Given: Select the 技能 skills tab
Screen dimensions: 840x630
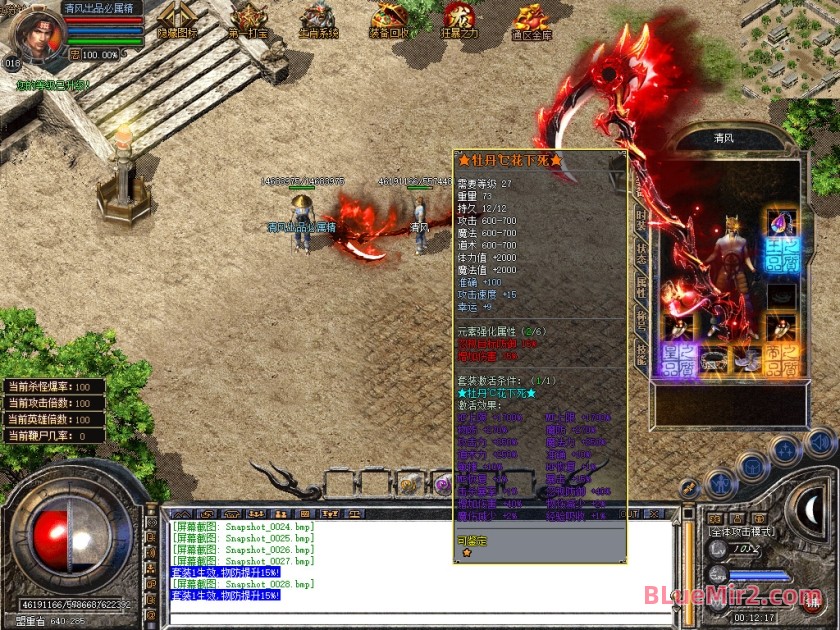Looking at the screenshot, I should 640,351.
